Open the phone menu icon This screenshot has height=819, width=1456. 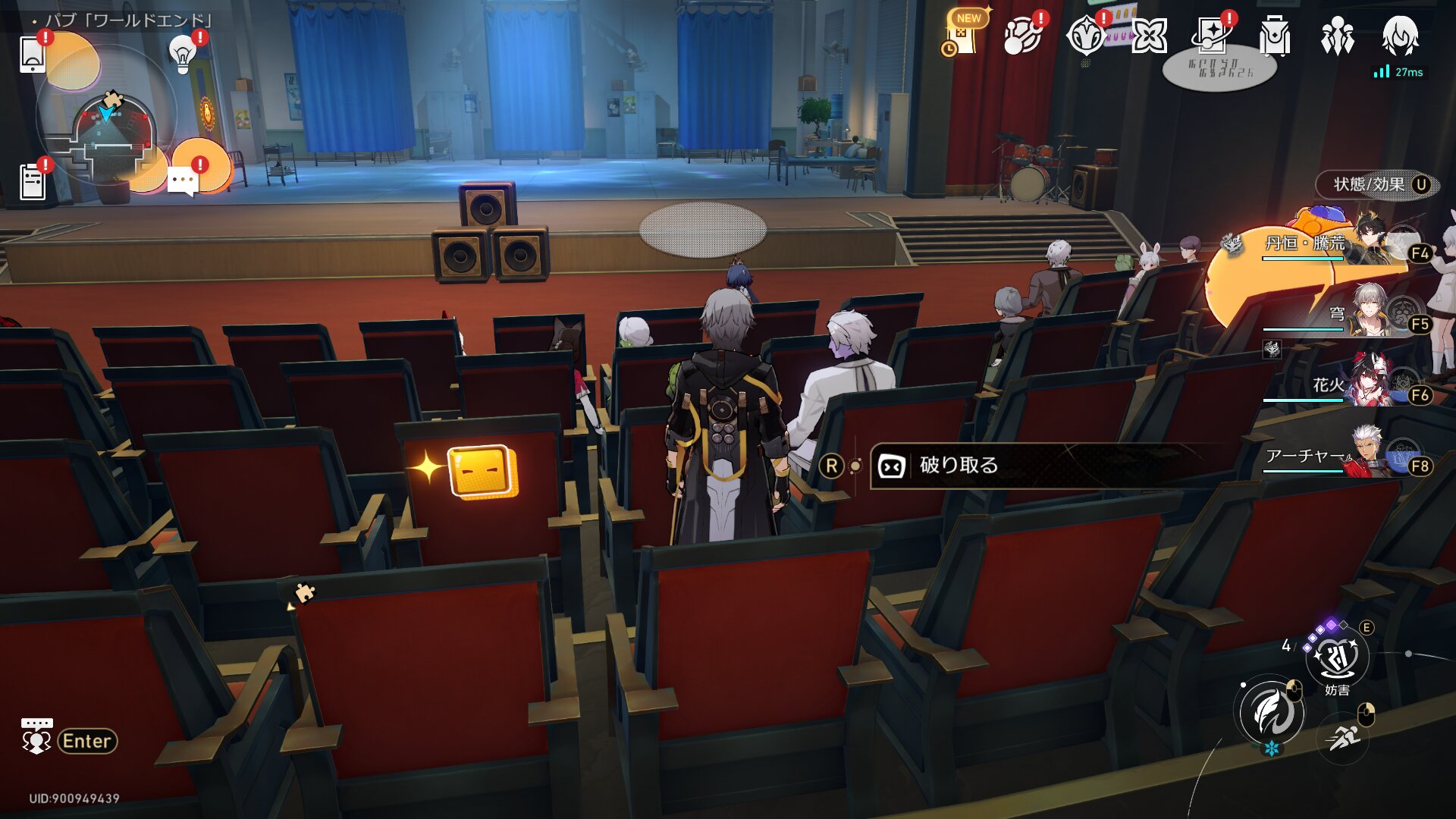point(33,54)
